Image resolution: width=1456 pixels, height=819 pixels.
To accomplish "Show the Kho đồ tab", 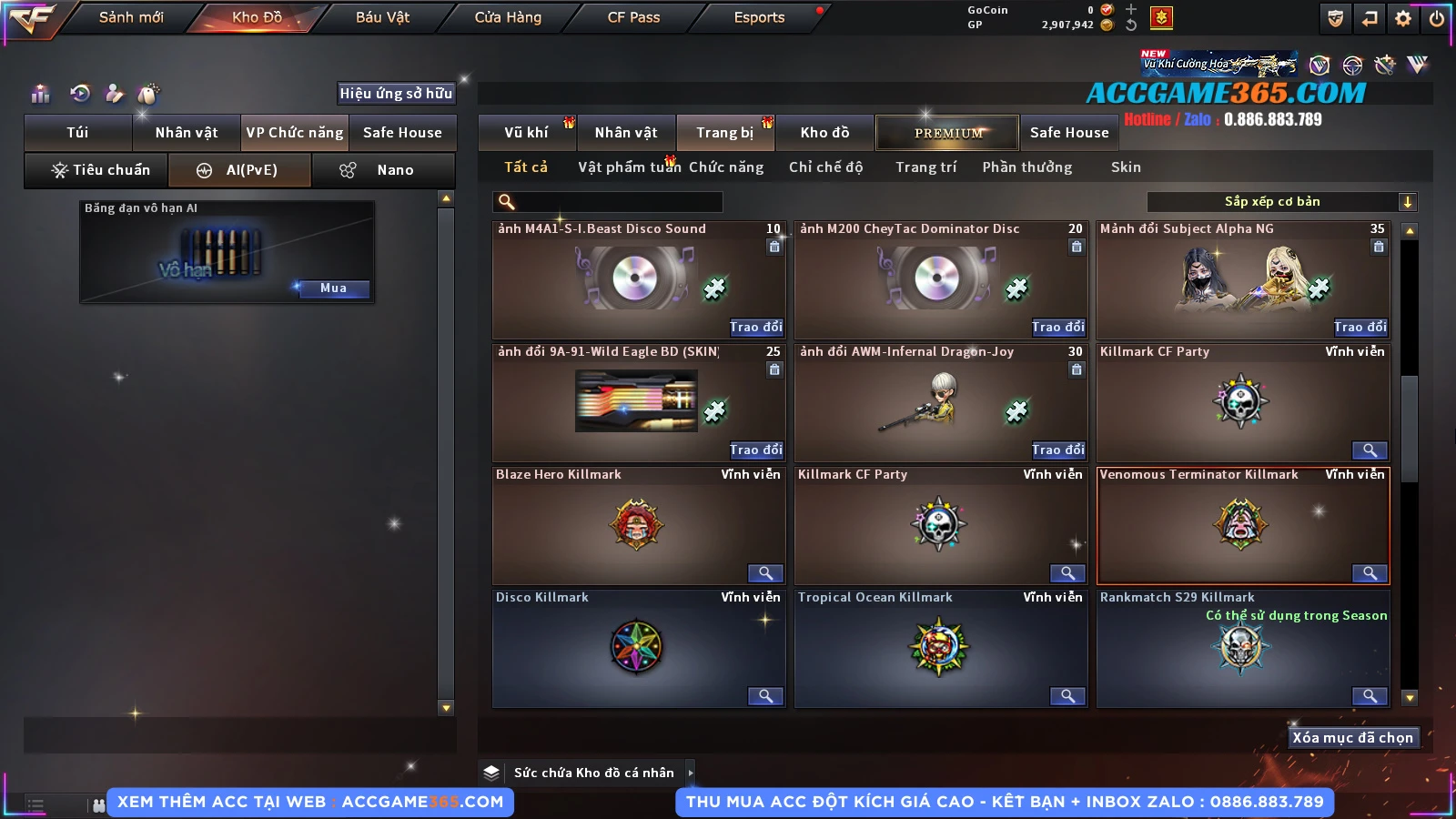I will click(824, 133).
